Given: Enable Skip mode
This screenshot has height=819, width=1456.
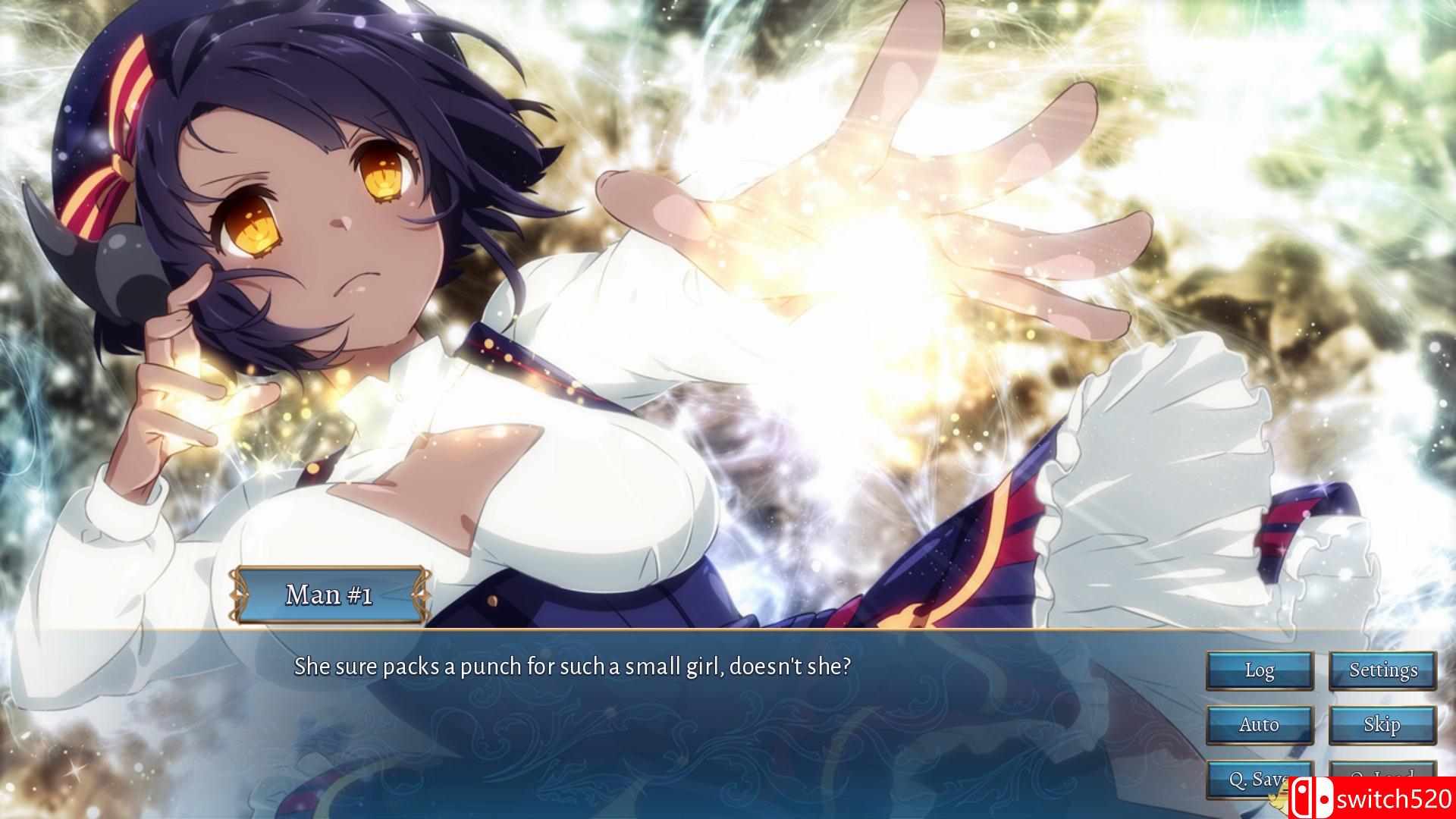Looking at the screenshot, I should click(1382, 725).
